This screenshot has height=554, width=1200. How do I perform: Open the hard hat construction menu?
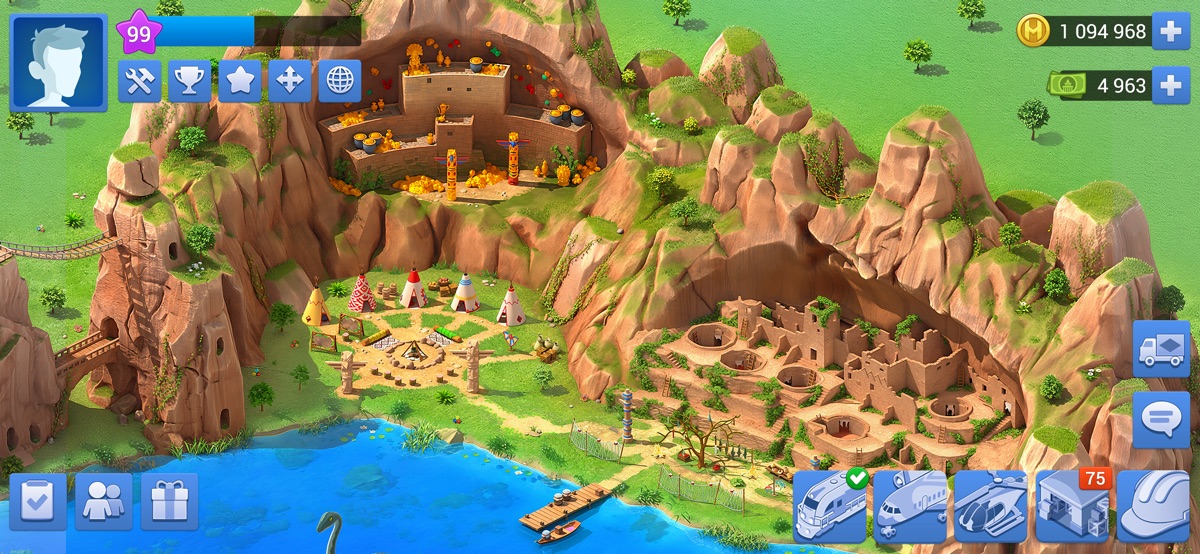coord(1153,506)
